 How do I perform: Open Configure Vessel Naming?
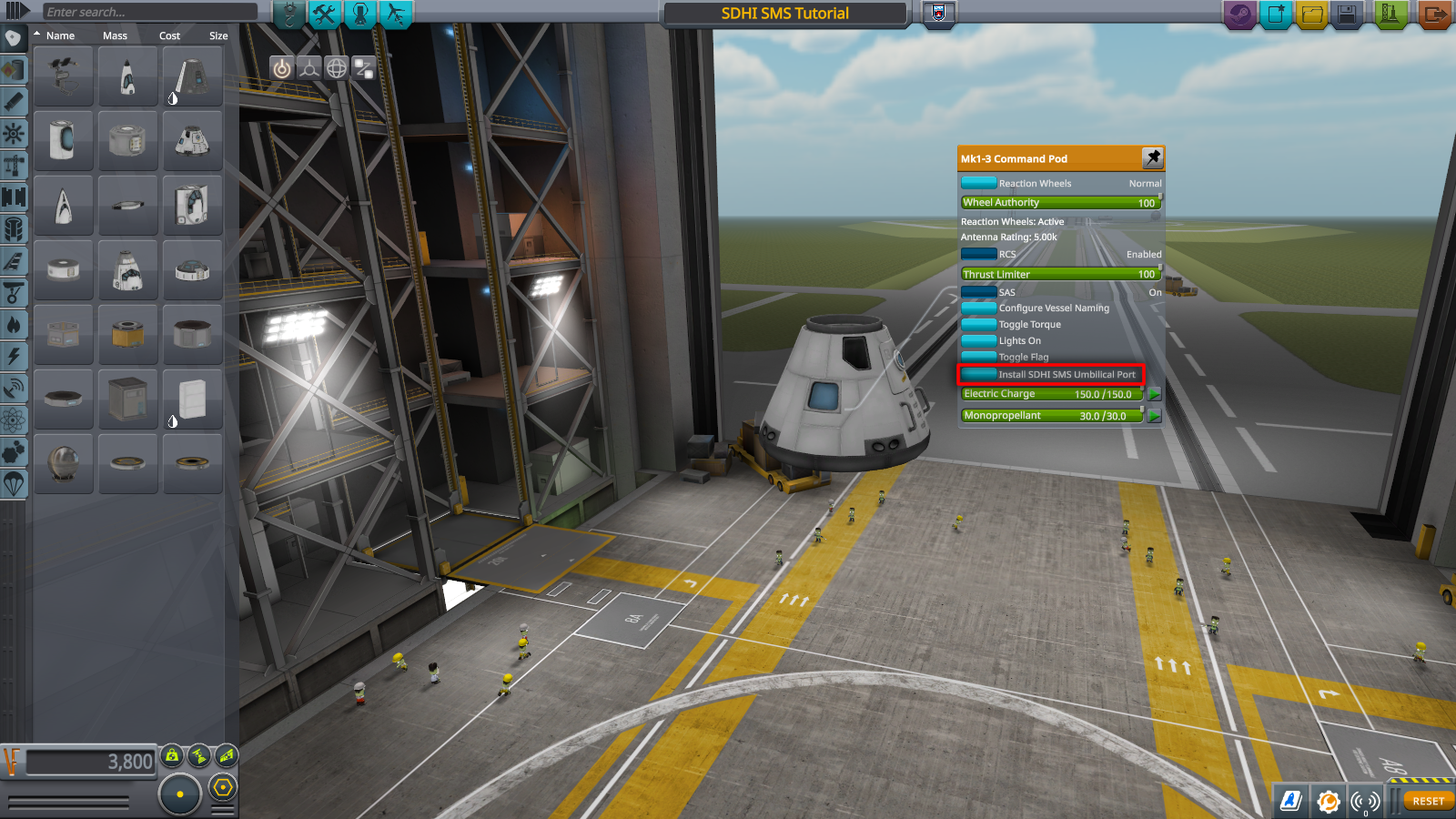tap(978, 308)
